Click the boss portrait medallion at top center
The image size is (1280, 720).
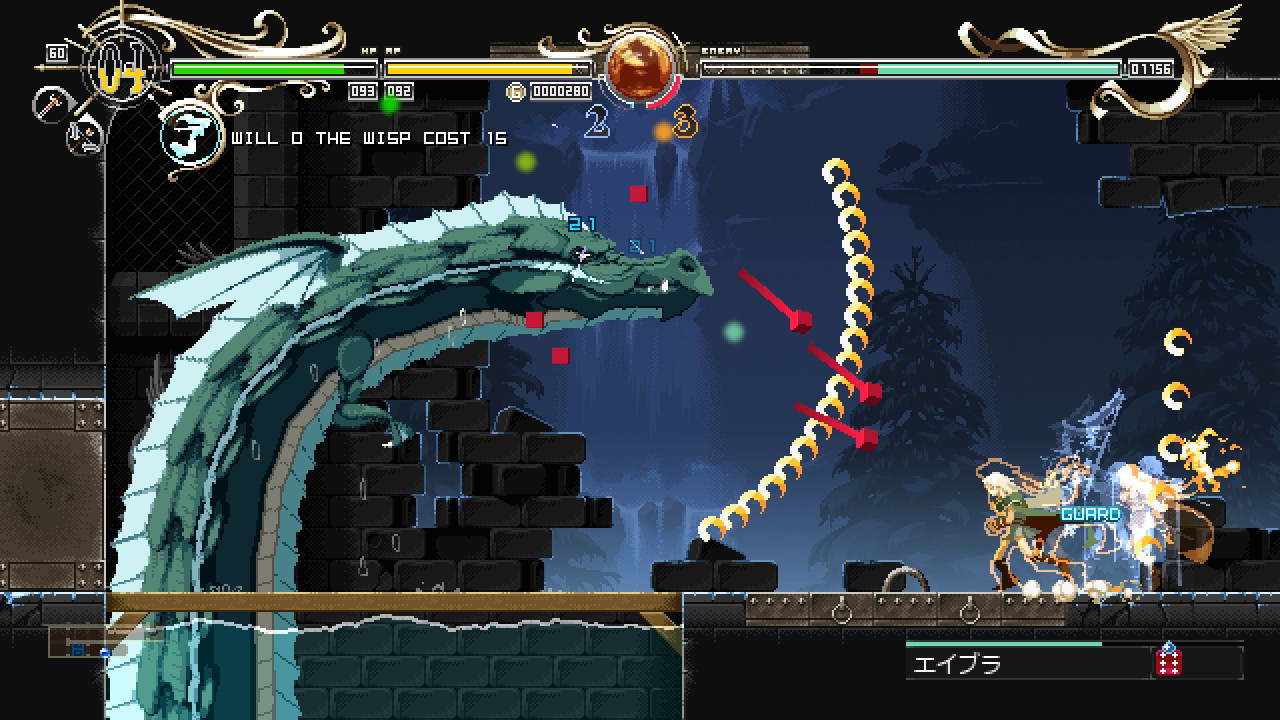click(638, 65)
